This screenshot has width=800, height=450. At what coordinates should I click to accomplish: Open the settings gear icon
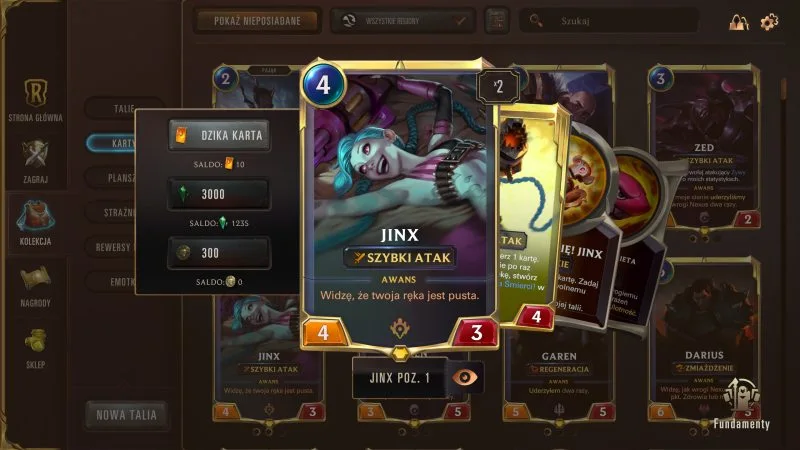tap(769, 21)
